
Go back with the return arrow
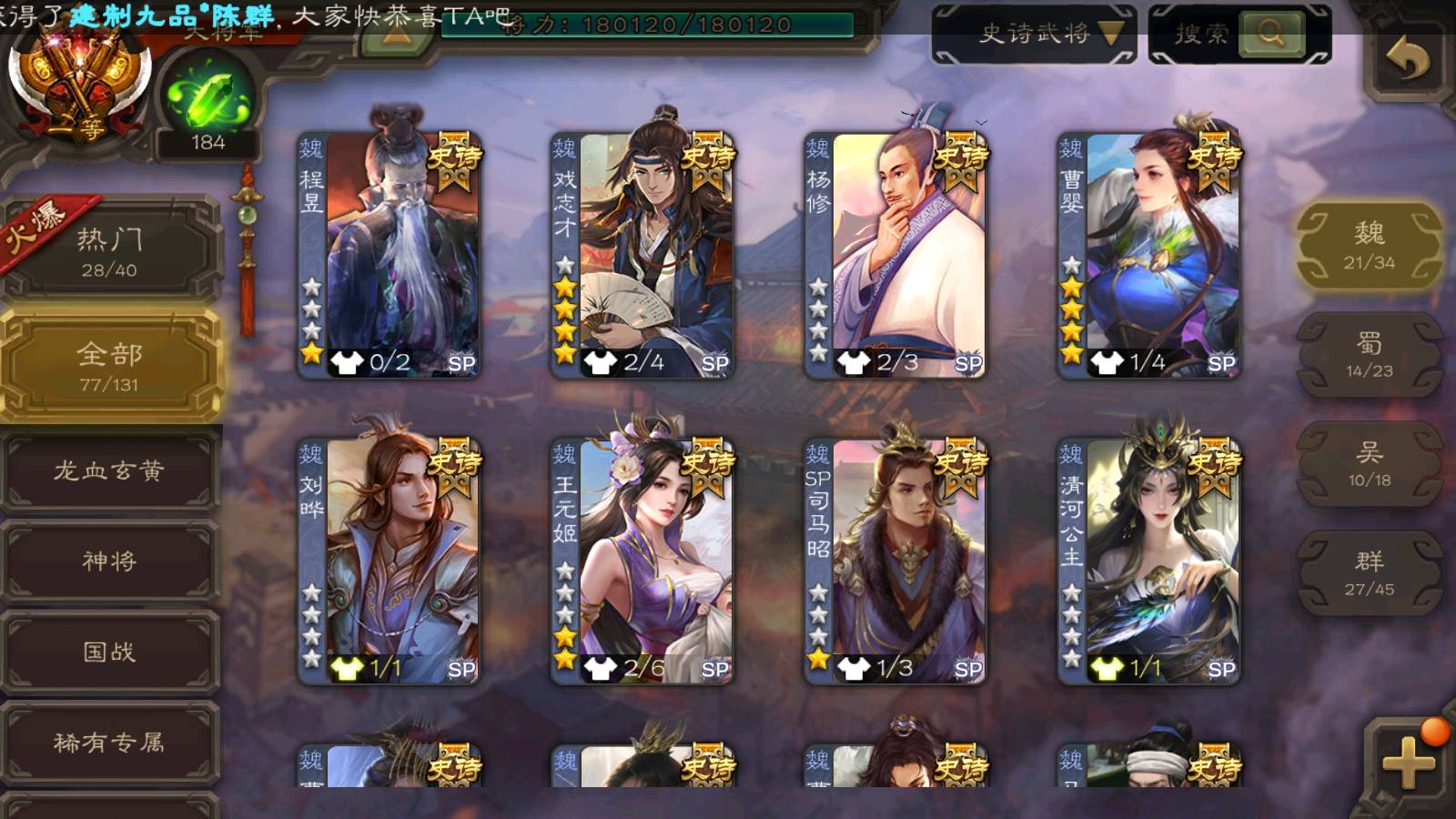pyautogui.click(x=1407, y=61)
